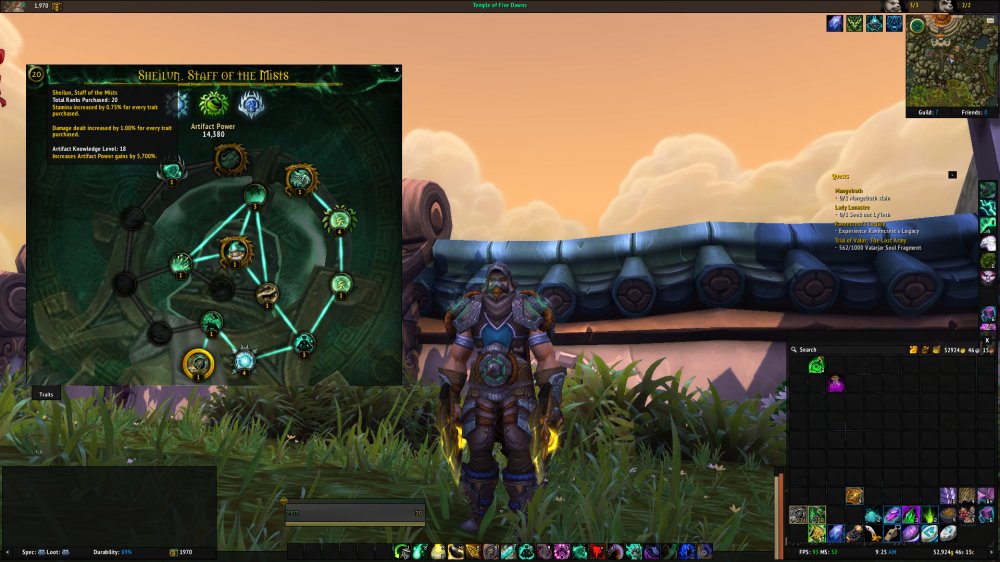Click the spiky blue orb trait node

(x=245, y=358)
